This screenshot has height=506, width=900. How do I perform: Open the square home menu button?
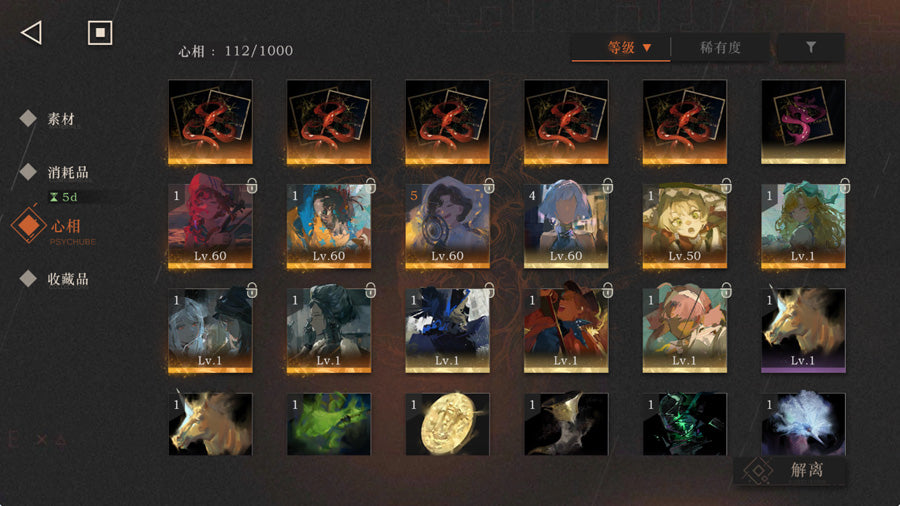[x=99, y=33]
